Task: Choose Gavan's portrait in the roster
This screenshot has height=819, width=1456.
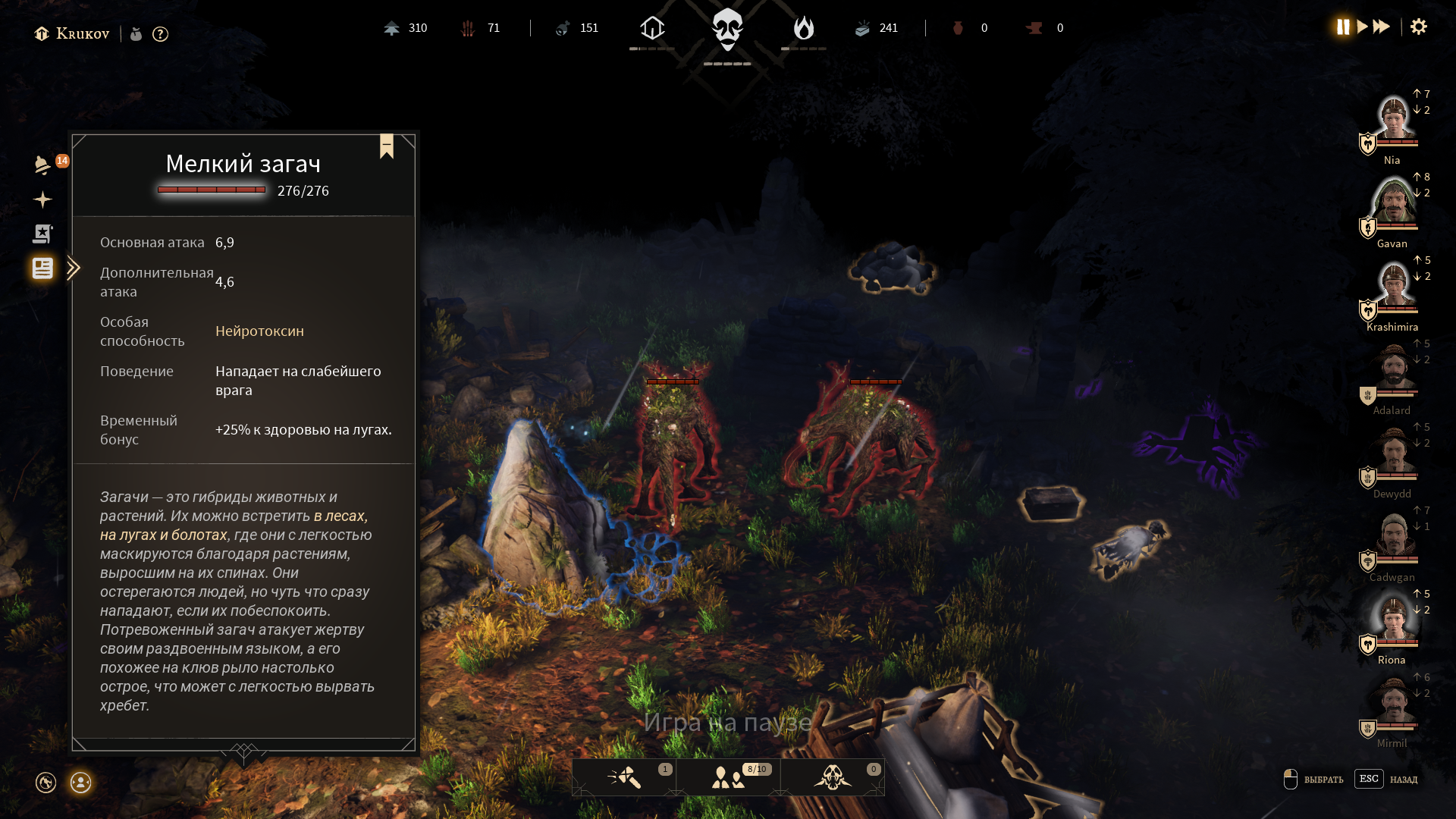Action: pos(1393,202)
